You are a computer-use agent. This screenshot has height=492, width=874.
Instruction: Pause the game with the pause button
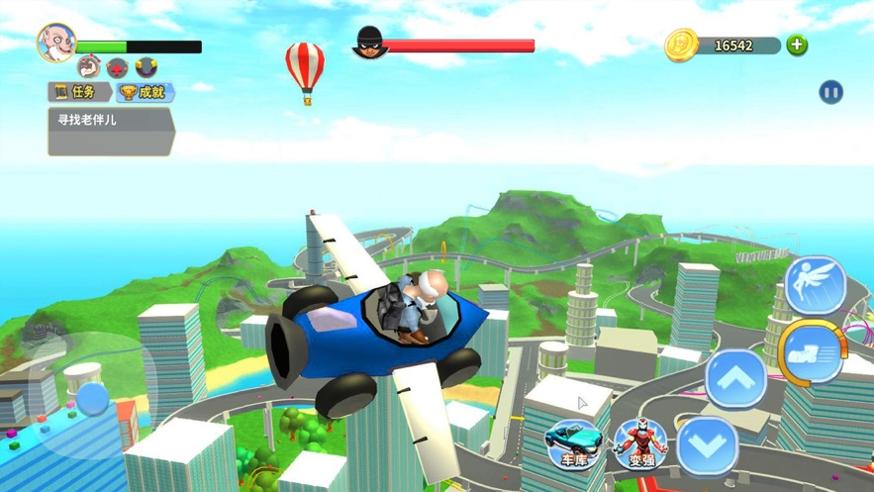click(830, 93)
